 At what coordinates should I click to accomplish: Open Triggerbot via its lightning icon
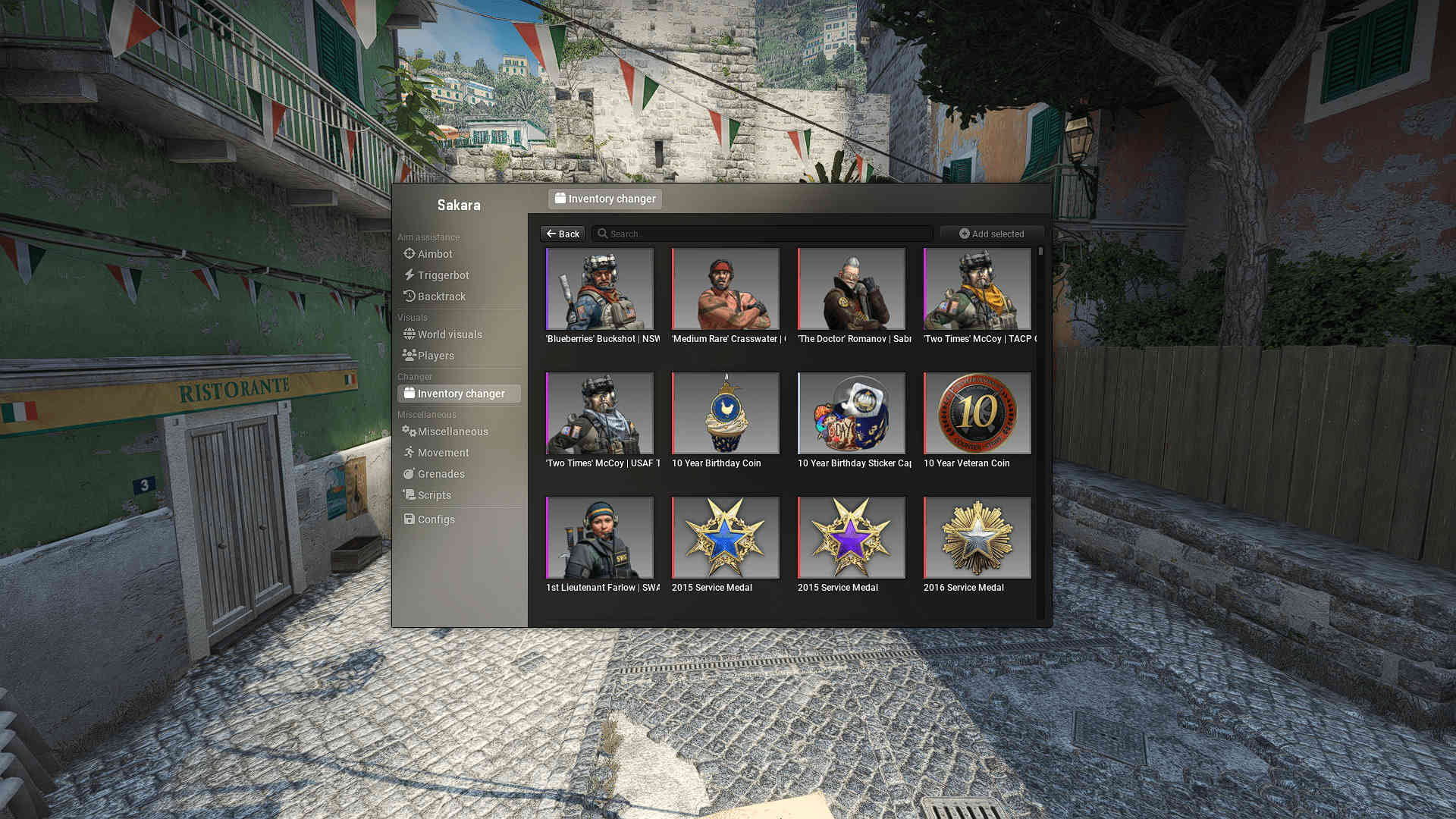tap(409, 275)
